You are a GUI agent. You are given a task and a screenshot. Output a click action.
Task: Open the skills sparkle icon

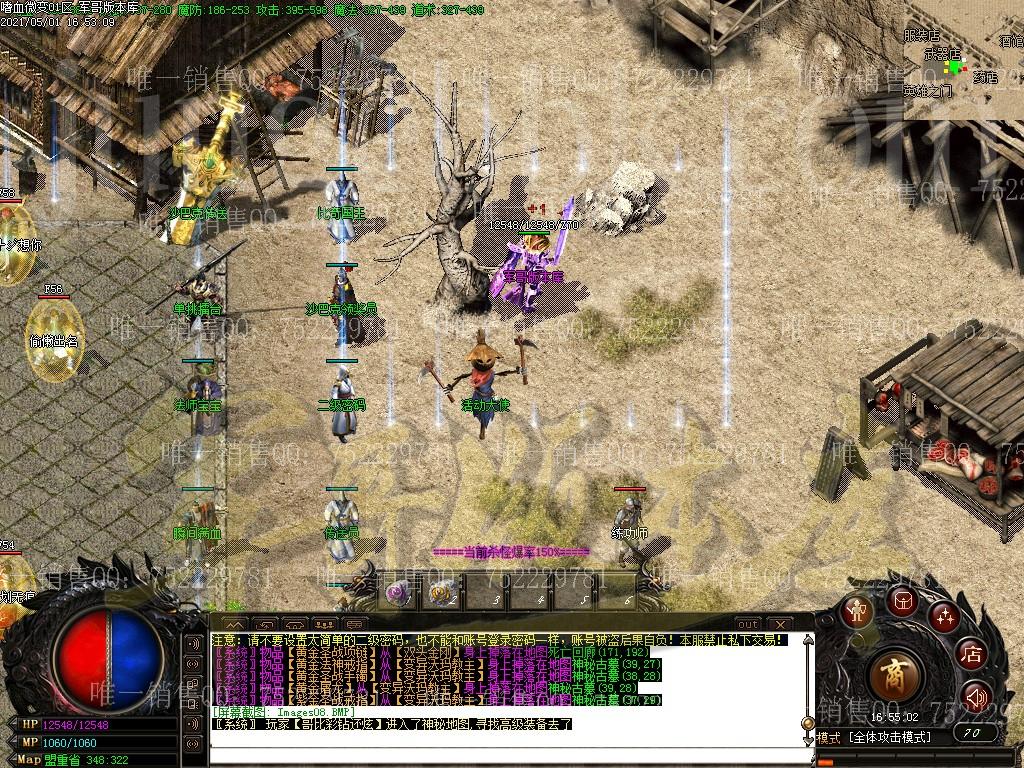(x=943, y=617)
